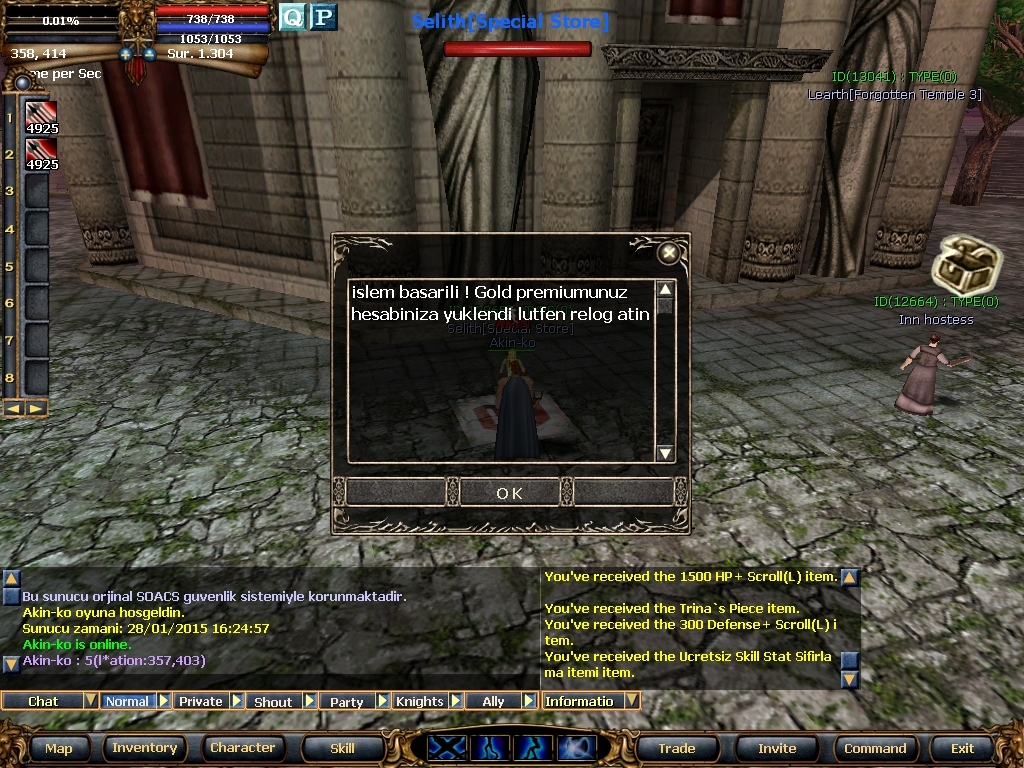This screenshot has width=1024, height=768.
Task: Open the Map from the bottom bar
Action: [58, 748]
